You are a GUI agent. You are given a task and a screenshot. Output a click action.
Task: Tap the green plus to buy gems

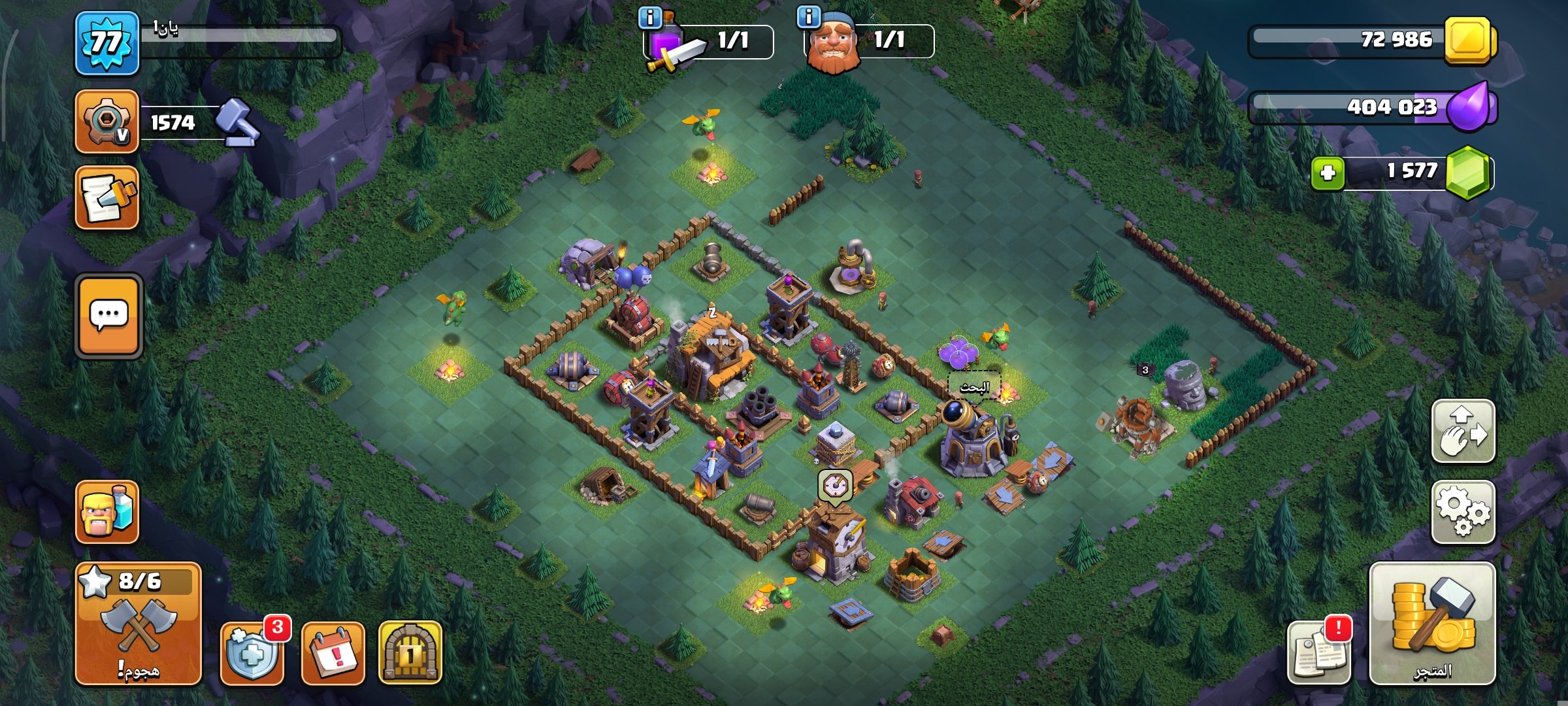tap(1328, 173)
